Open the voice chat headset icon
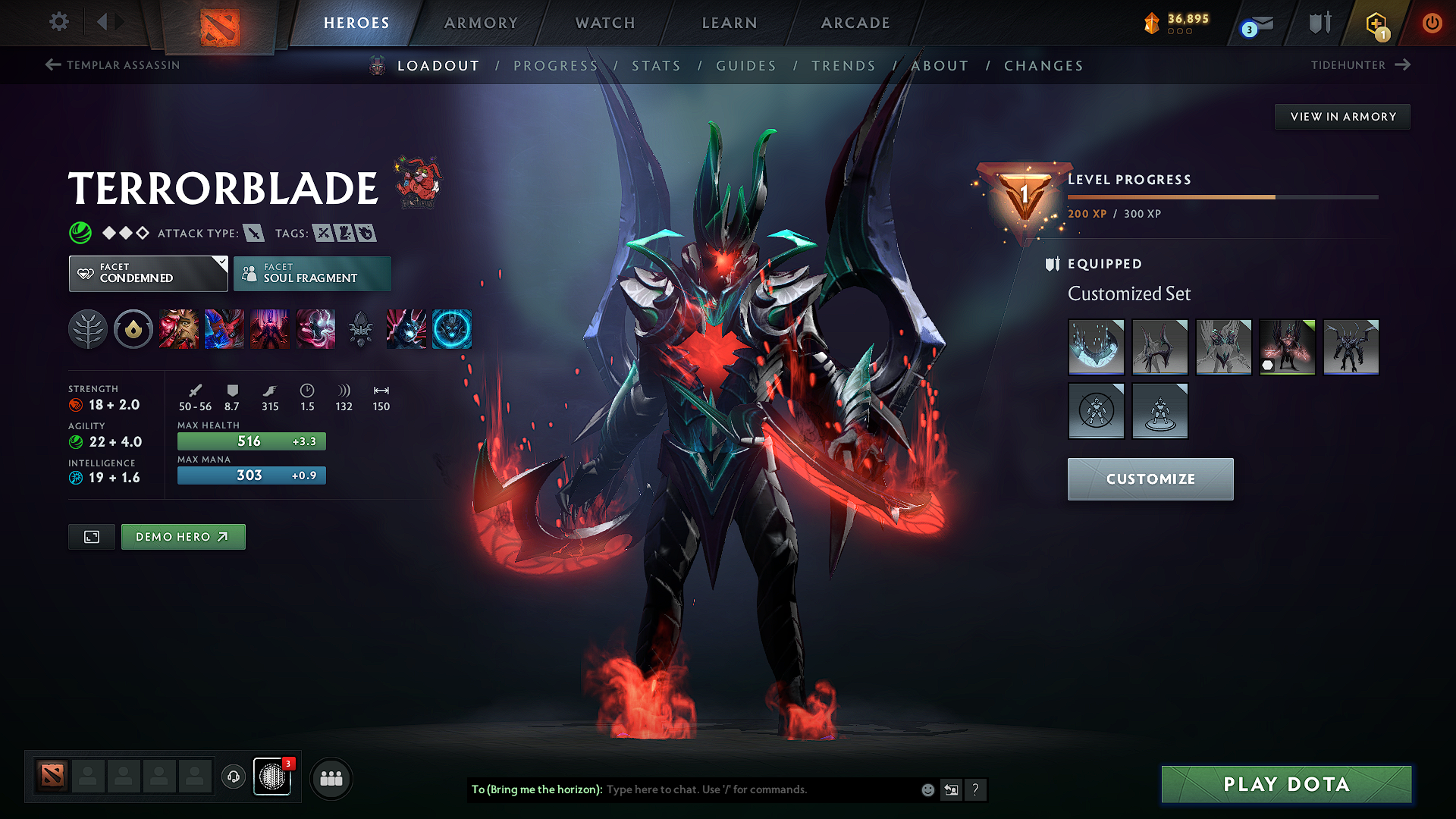The height and width of the screenshot is (819, 1456). pyautogui.click(x=233, y=777)
